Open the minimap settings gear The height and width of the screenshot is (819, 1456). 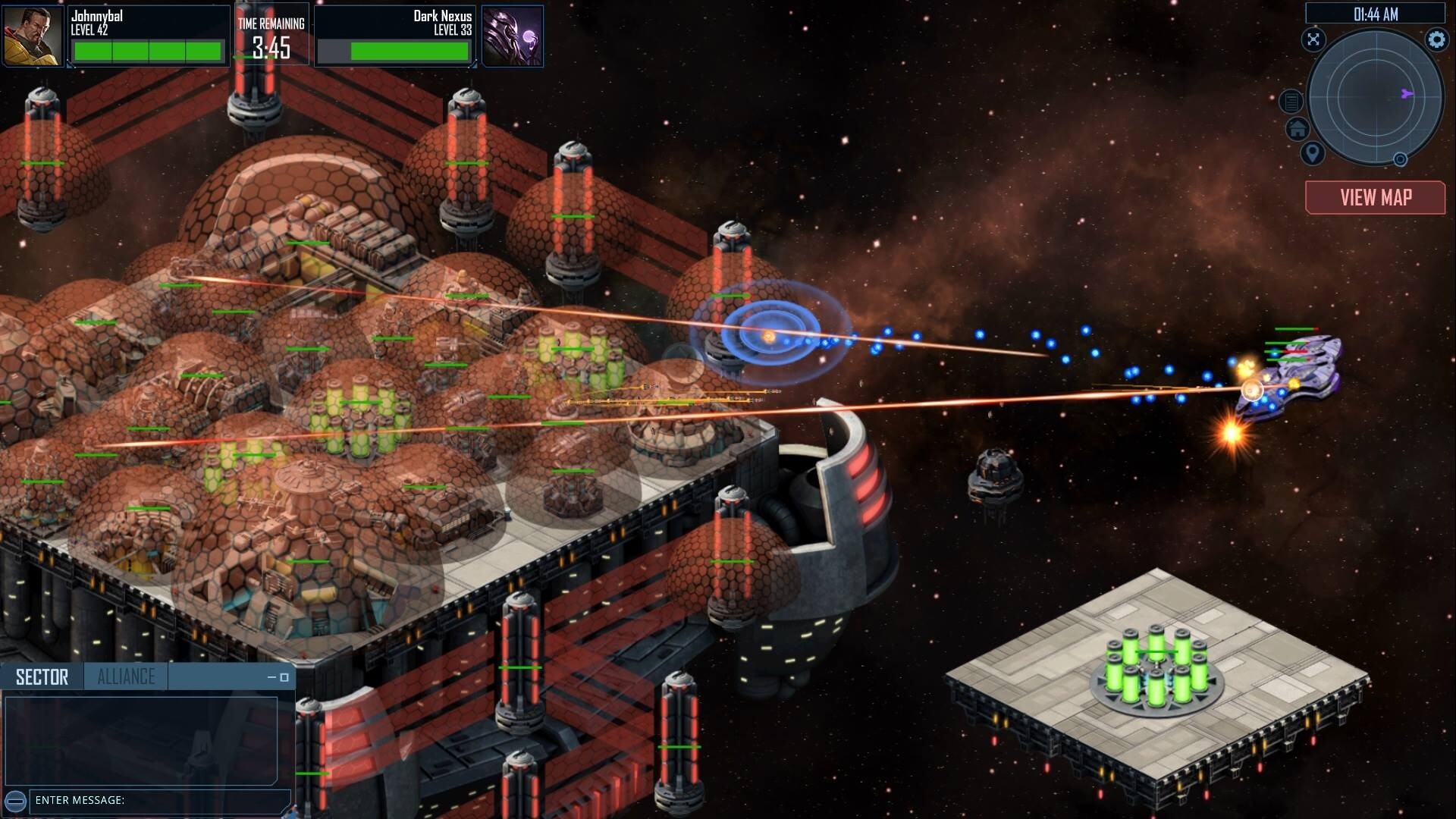pyautogui.click(x=1436, y=39)
